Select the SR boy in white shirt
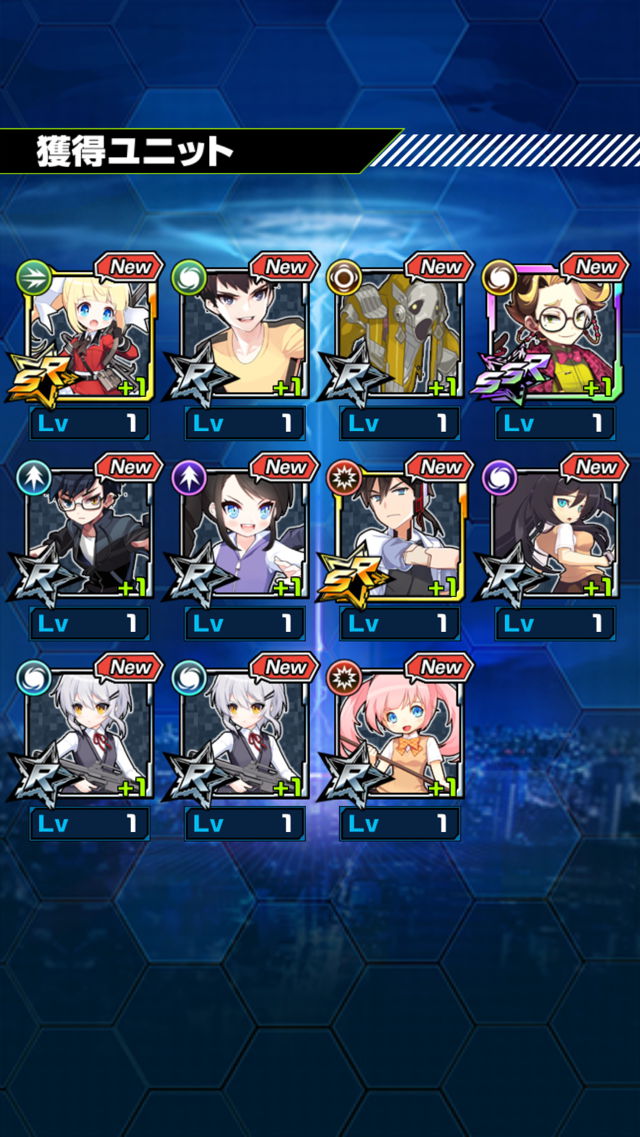This screenshot has height=1137, width=640. [x=399, y=532]
